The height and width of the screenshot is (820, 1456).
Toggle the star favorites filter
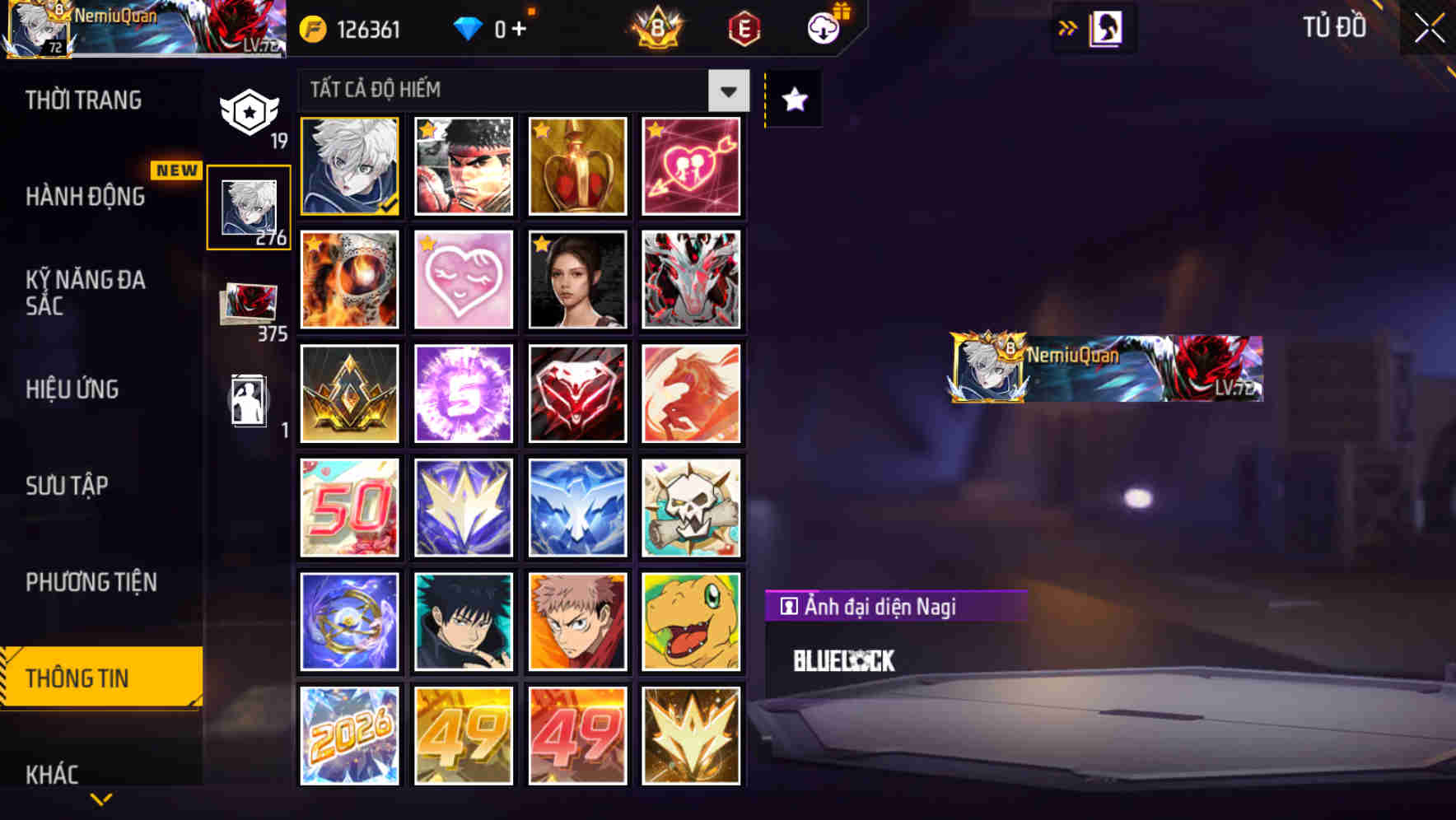793,100
